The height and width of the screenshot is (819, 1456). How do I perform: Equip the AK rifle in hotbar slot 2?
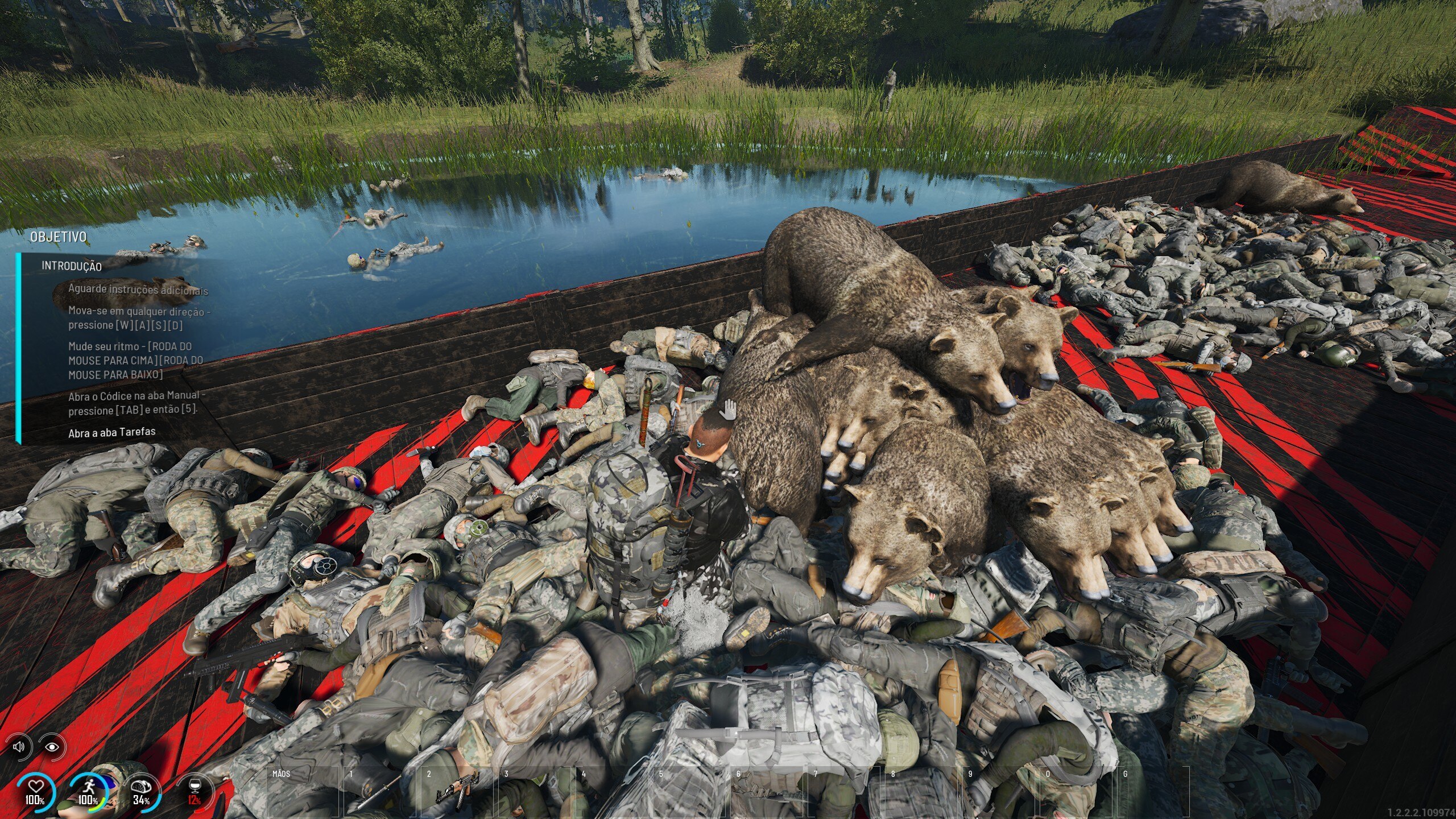point(456,791)
